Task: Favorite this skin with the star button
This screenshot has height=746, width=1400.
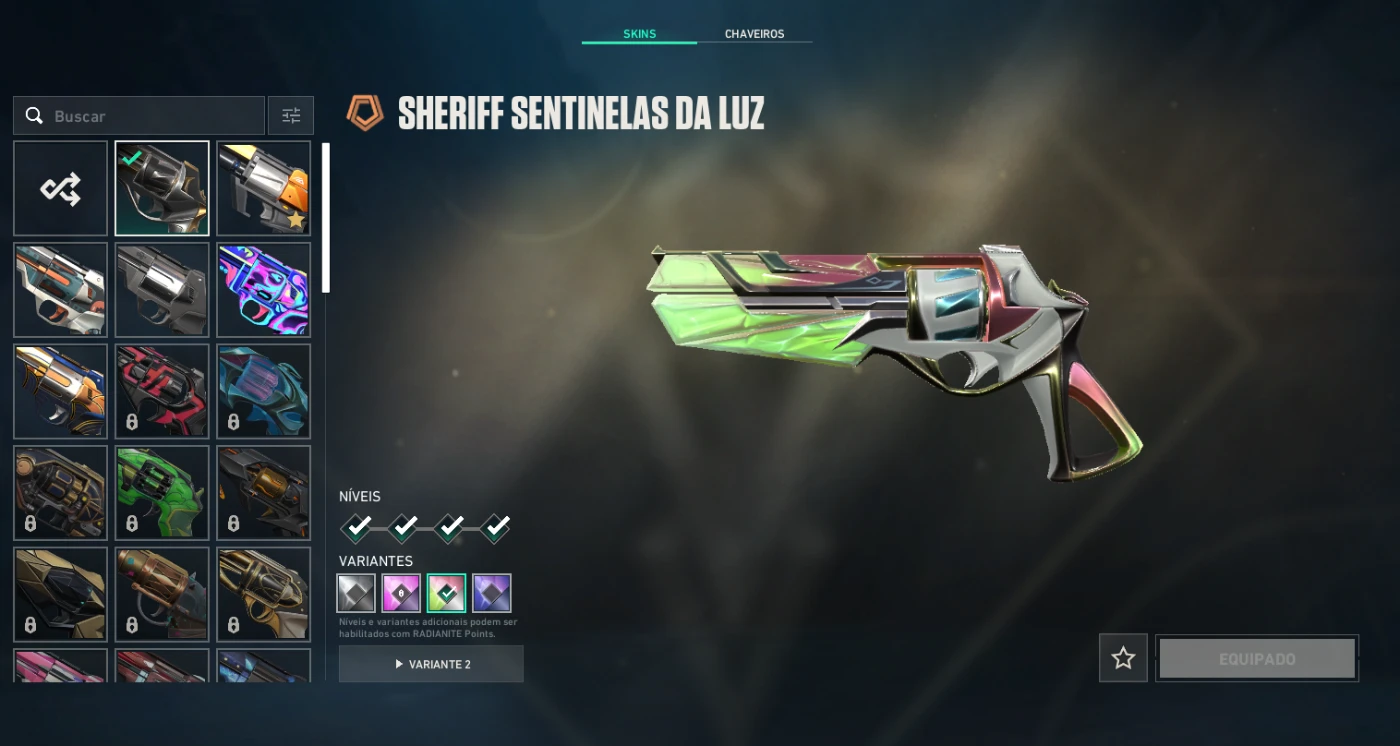Action: pyautogui.click(x=1123, y=658)
